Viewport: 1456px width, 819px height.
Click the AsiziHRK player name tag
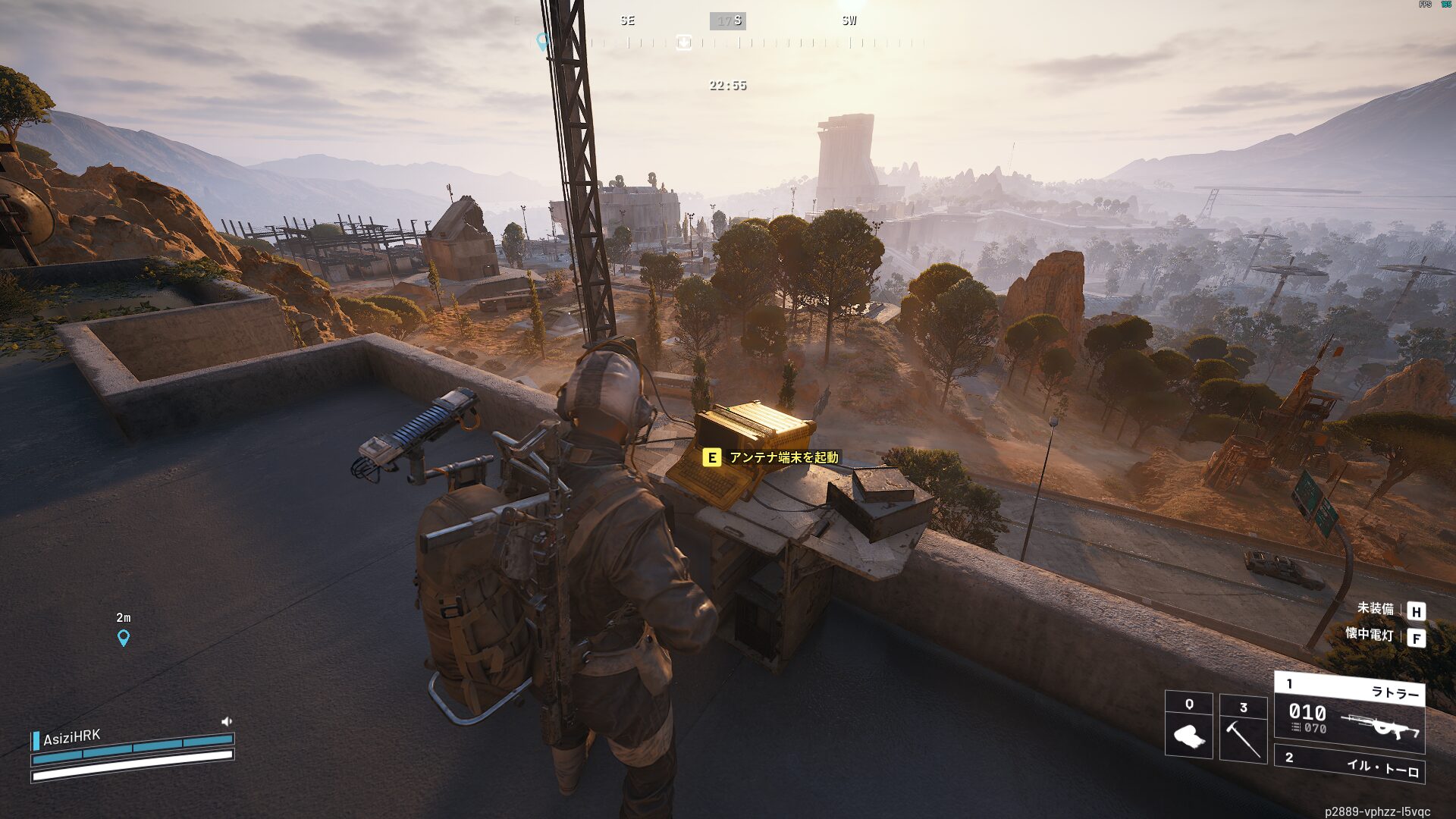click(x=71, y=737)
